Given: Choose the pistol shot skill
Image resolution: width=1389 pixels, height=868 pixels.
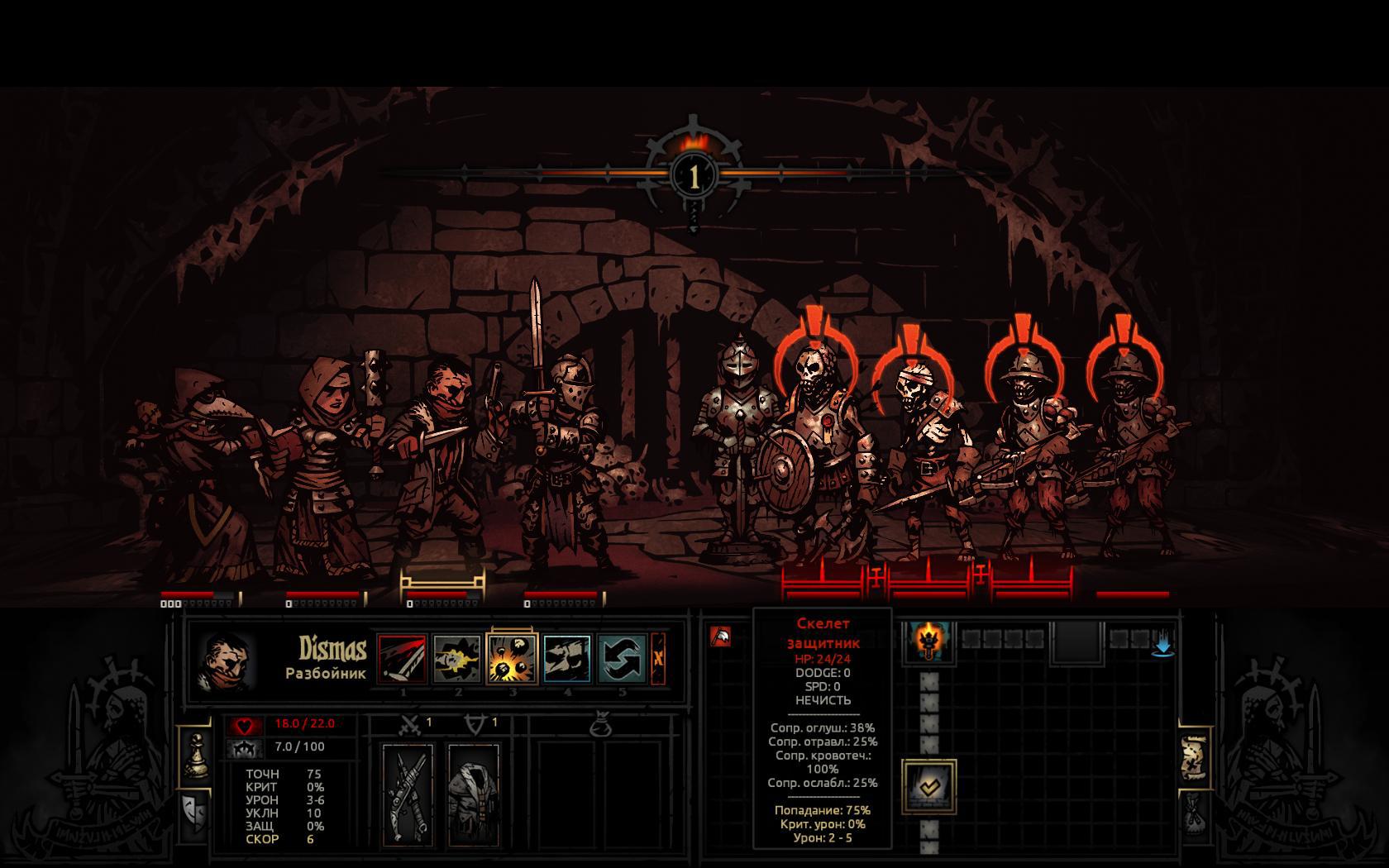Looking at the screenshot, I should pyautogui.click(x=457, y=659).
